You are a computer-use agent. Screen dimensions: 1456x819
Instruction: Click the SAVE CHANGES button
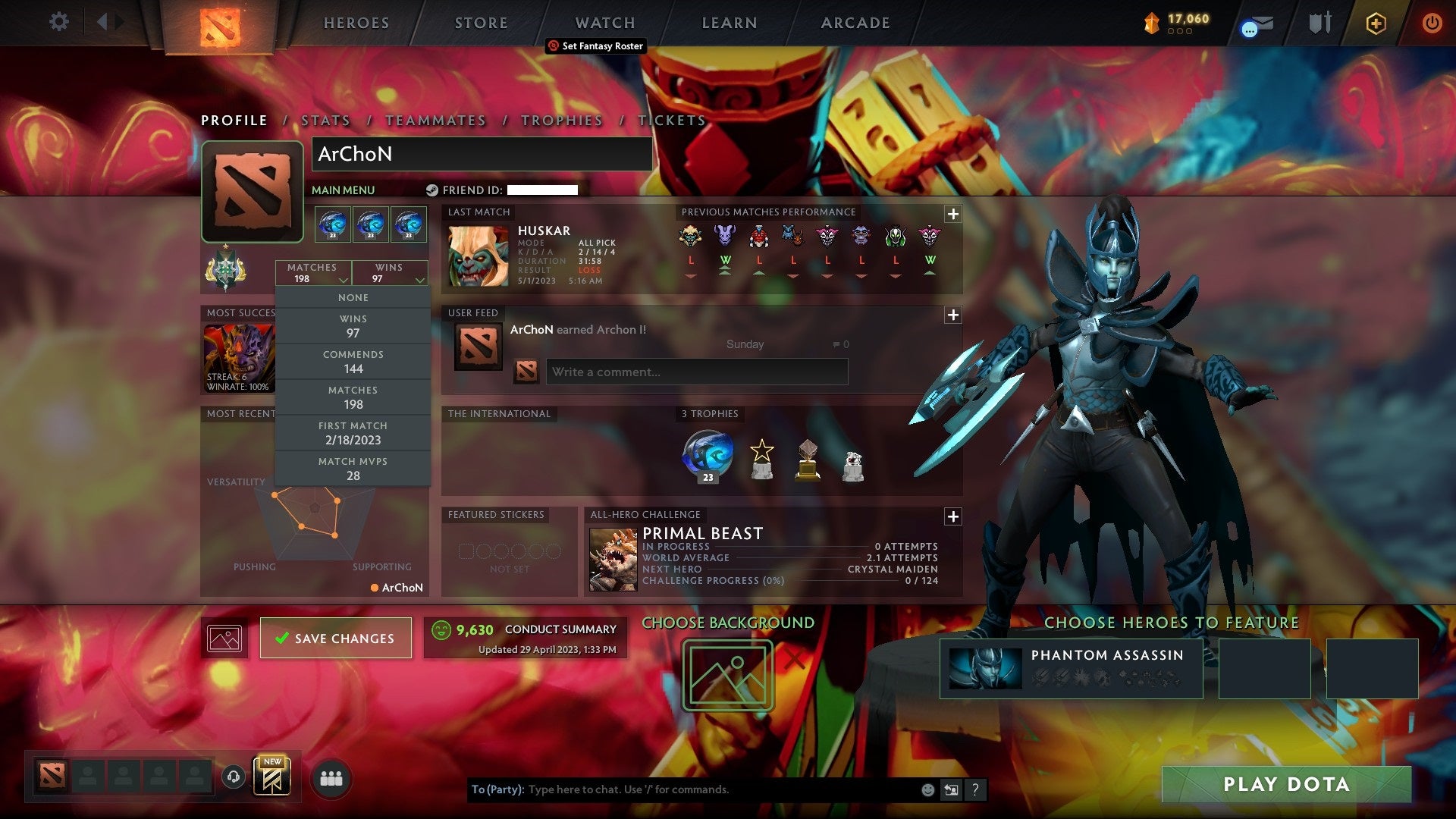pyautogui.click(x=335, y=638)
